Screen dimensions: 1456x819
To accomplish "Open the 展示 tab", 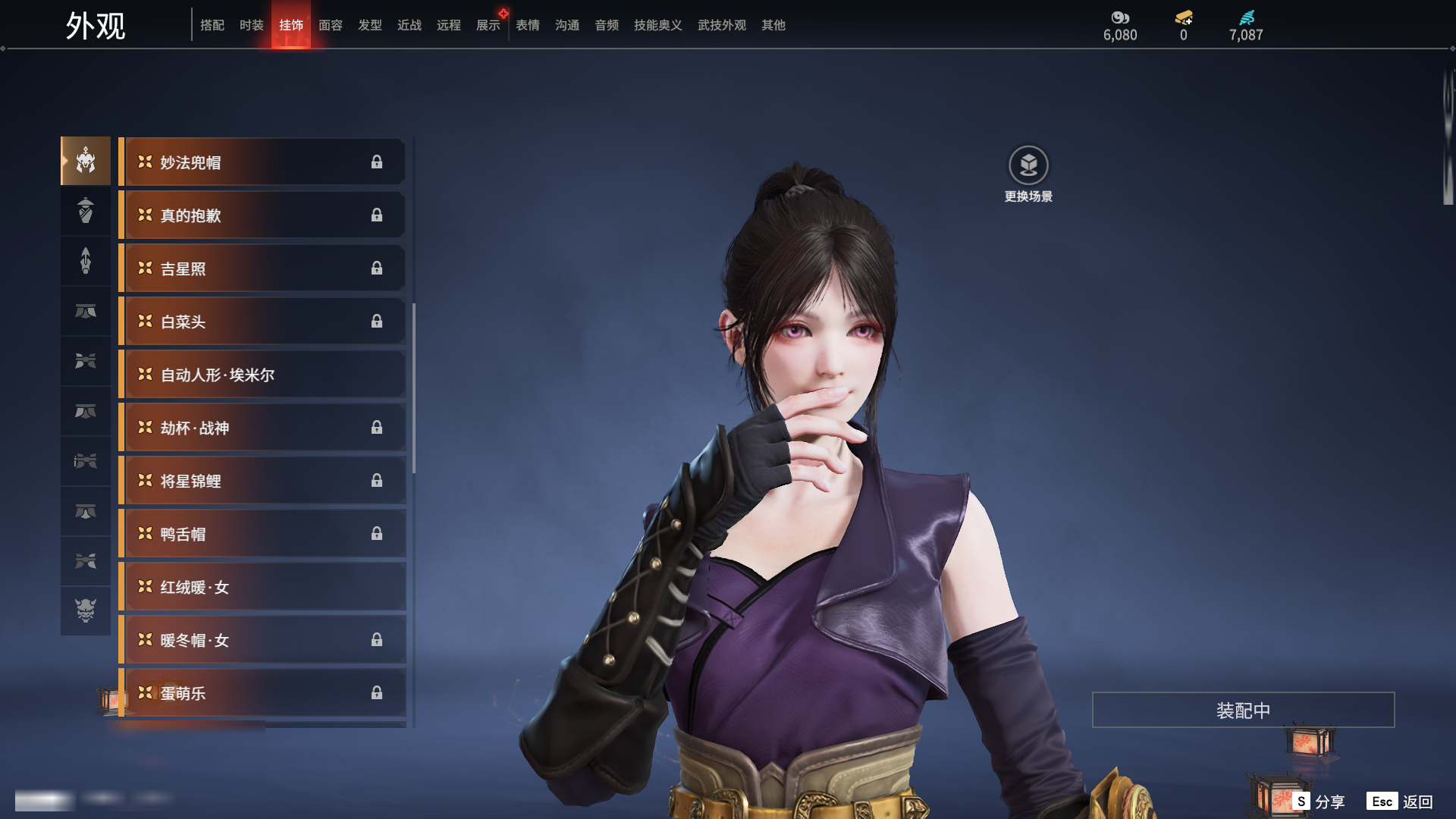I will pos(488,26).
